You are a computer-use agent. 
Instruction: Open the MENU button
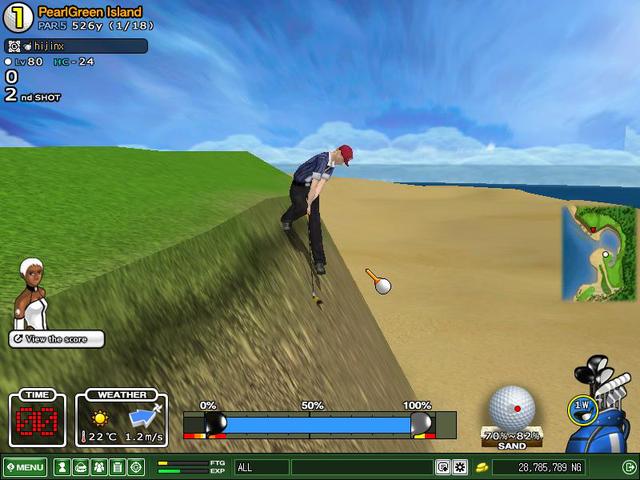[x=24, y=467]
